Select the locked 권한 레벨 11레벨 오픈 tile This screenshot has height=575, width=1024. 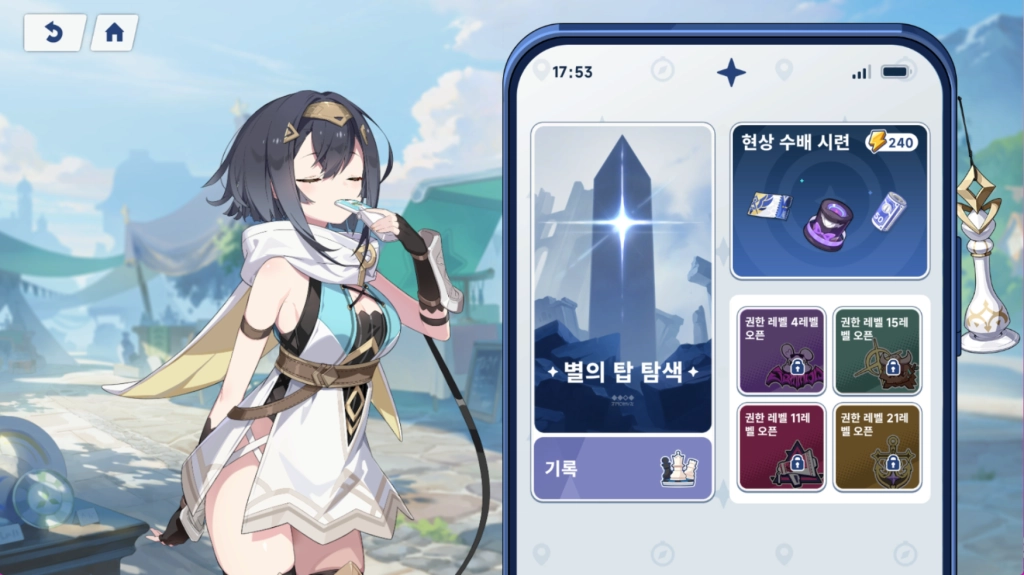781,447
